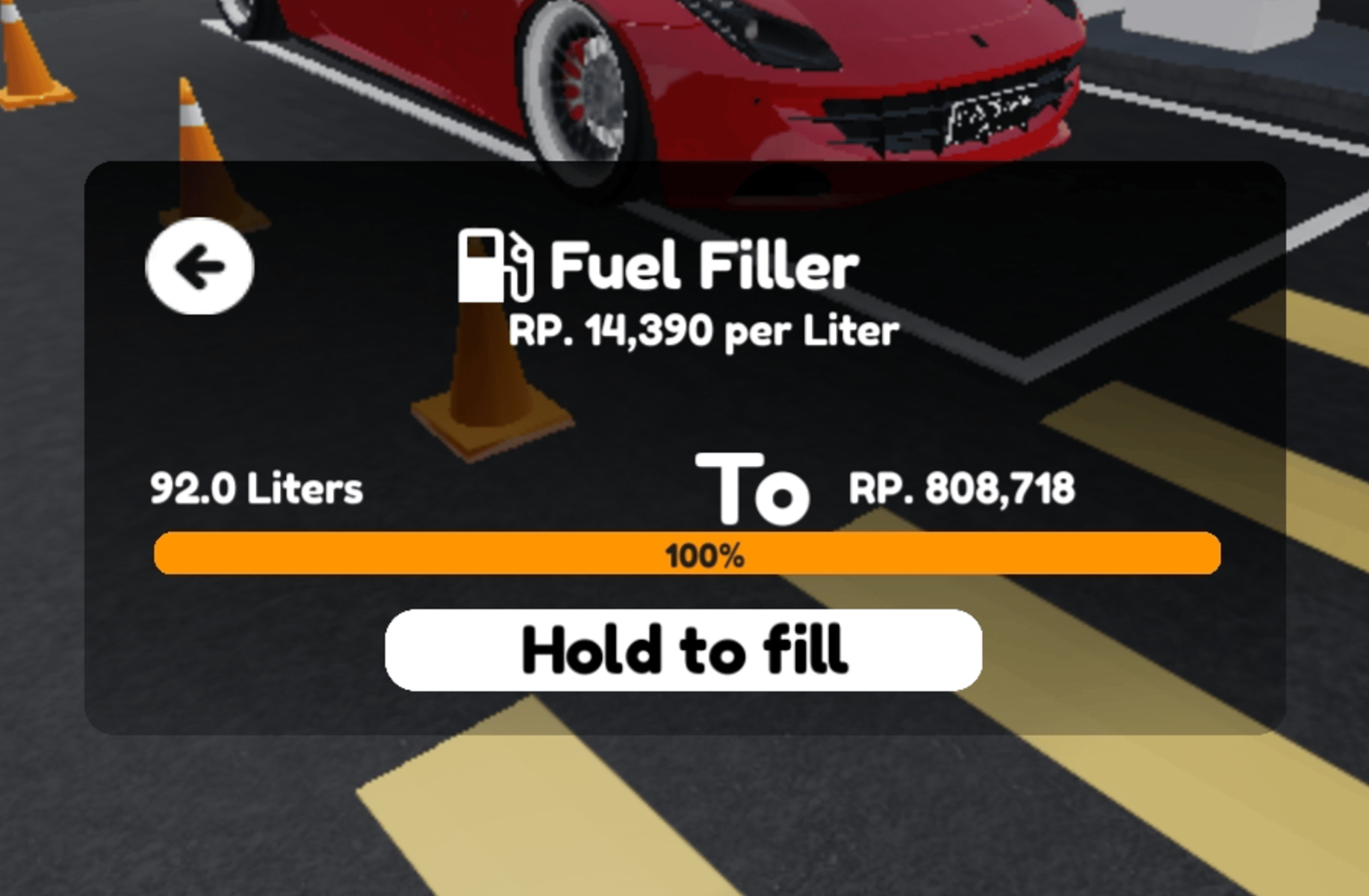This screenshot has height=896, width=1369.
Task: Click the Hold to fill button
Action: pos(683,650)
